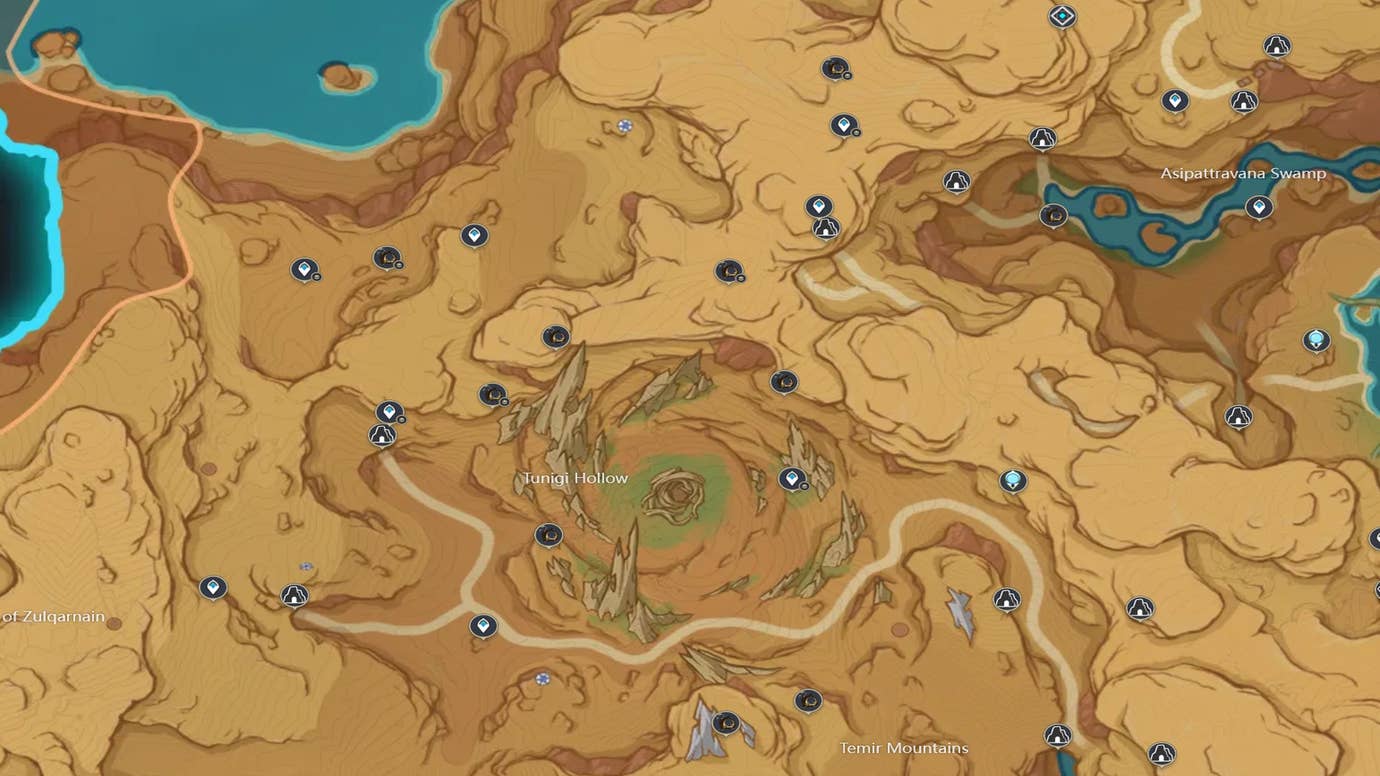Select the domain icon on the far right edge
Viewport: 1380px width, 776px height.
(1238, 417)
